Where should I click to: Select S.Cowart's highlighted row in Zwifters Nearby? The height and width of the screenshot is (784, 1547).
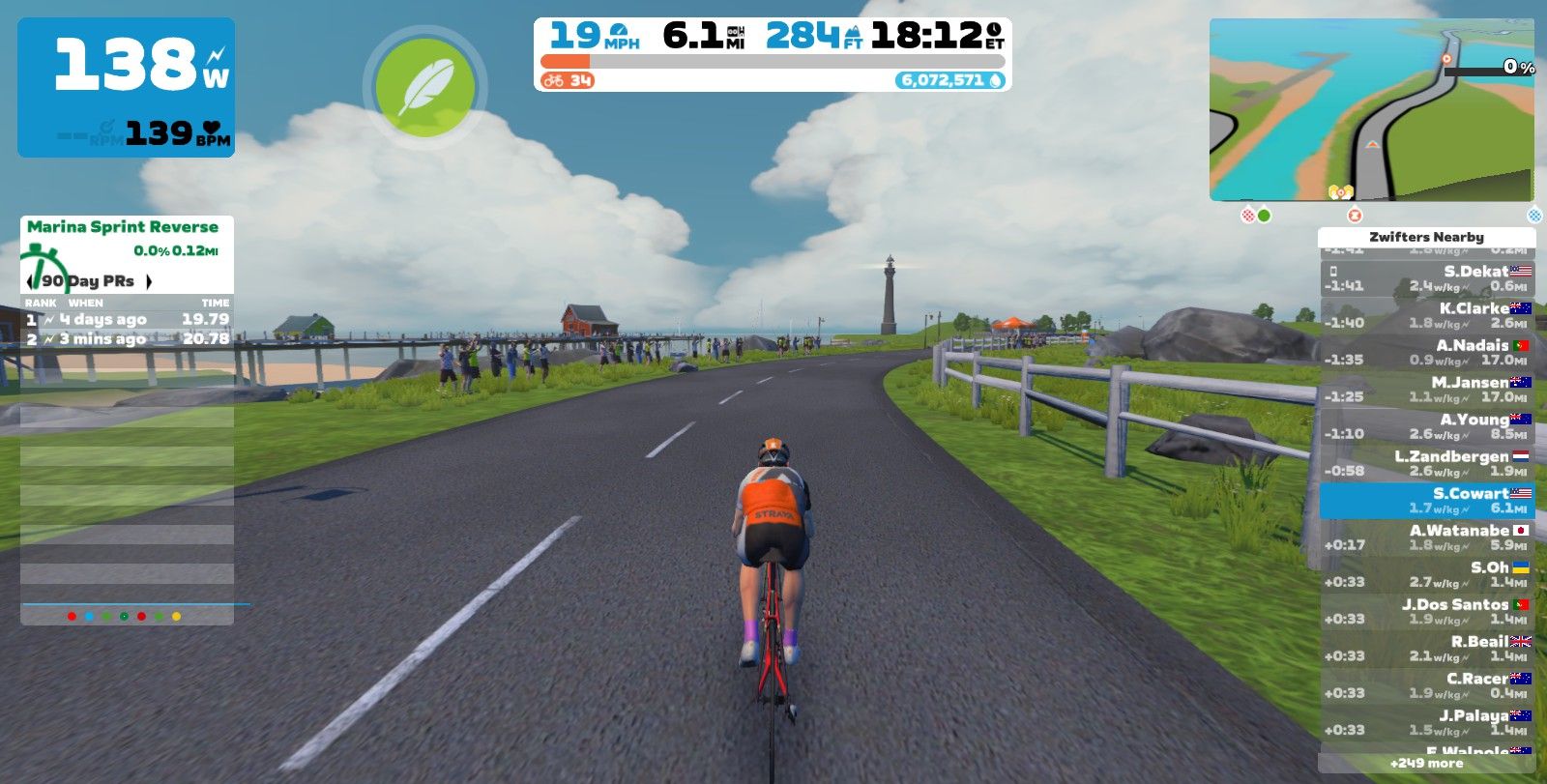coord(1426,499)
